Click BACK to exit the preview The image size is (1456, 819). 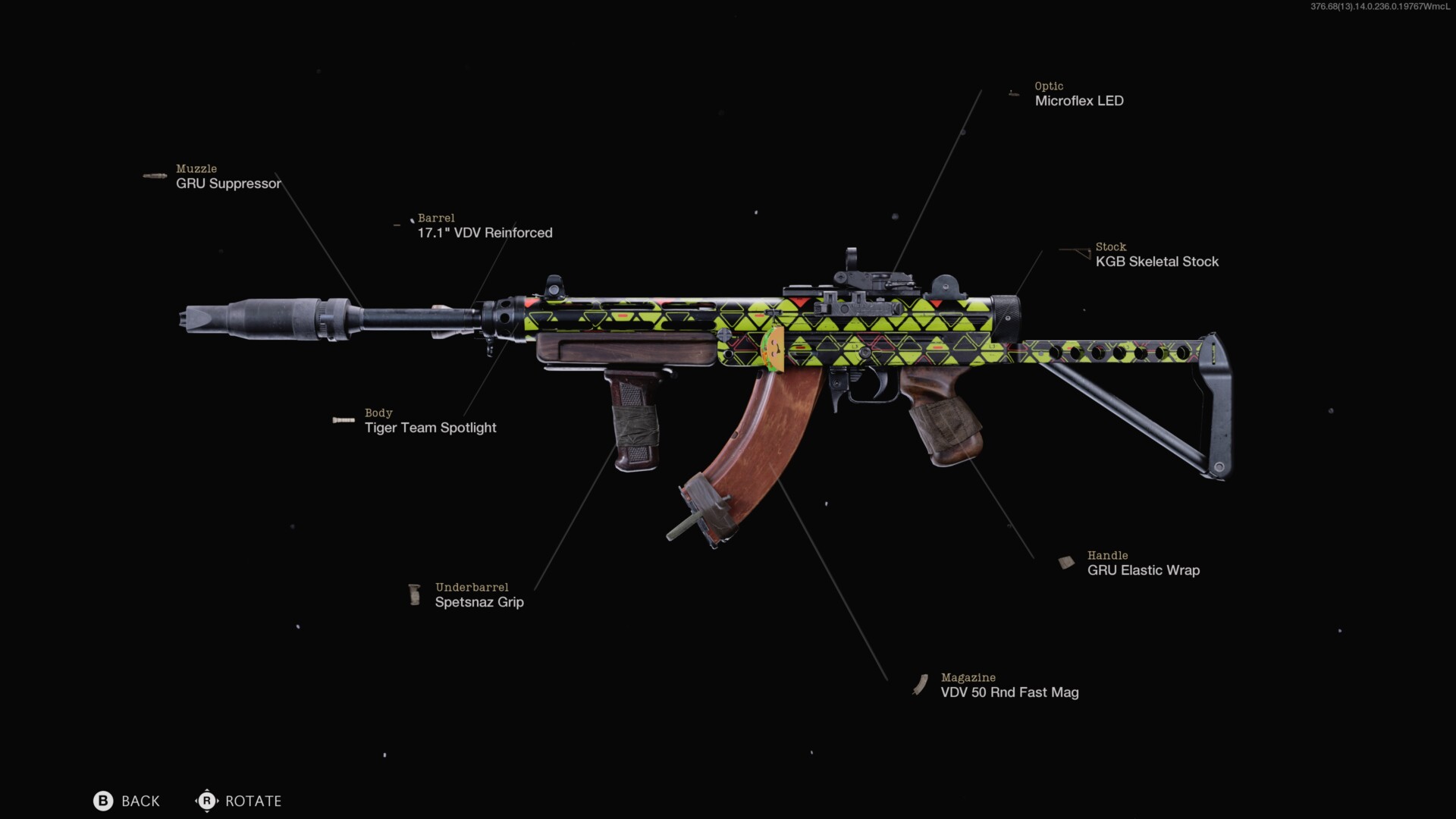click(x=140, y=801)
